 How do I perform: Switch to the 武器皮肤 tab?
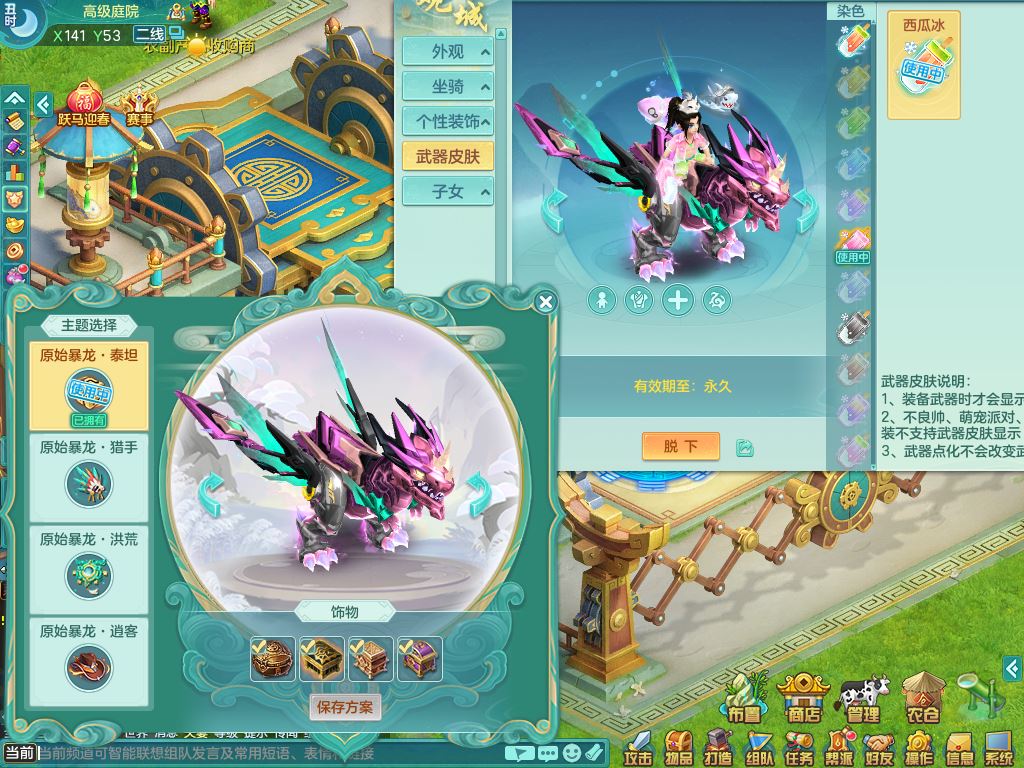(447, 156)
